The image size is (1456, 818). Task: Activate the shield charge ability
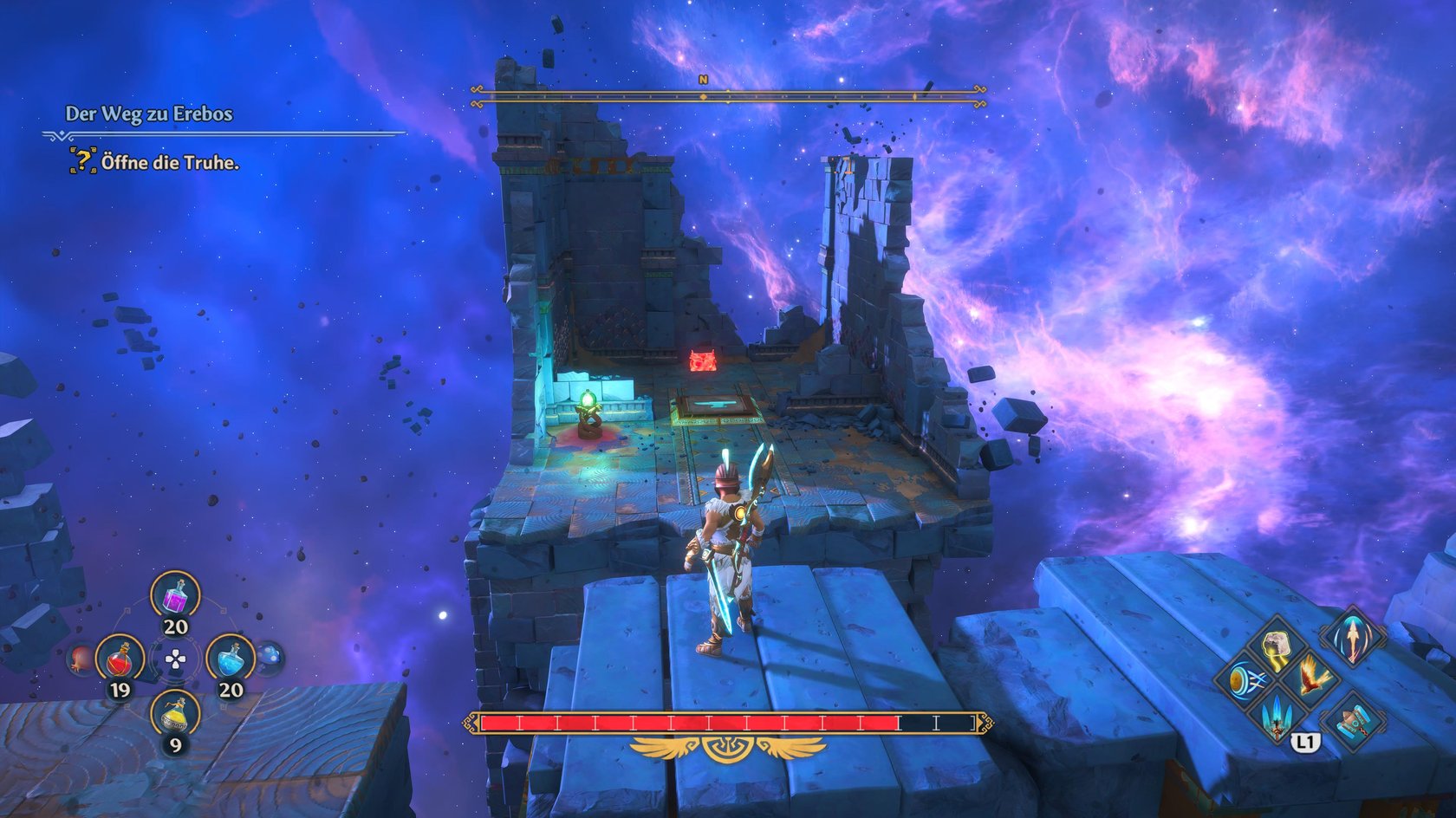pos(1245,678)
